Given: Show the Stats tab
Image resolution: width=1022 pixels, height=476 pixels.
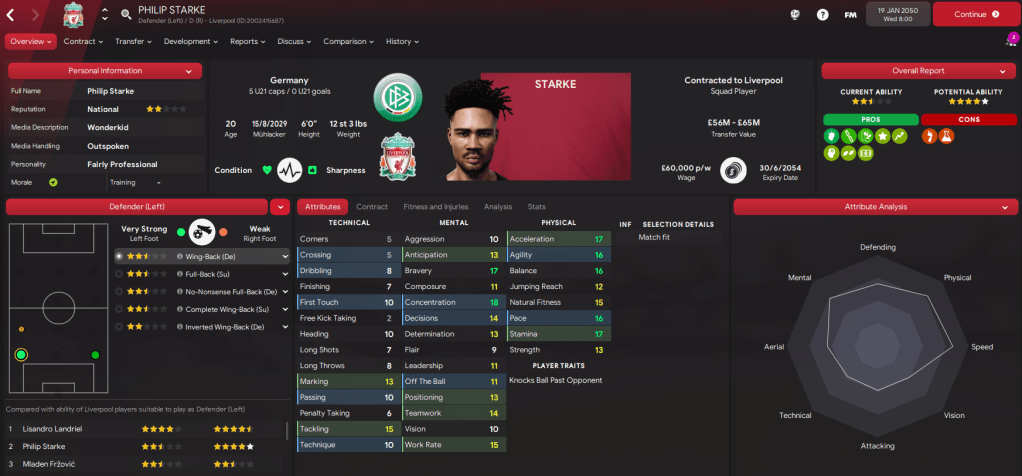Looking at the screenshot, I should click(536, 207).
